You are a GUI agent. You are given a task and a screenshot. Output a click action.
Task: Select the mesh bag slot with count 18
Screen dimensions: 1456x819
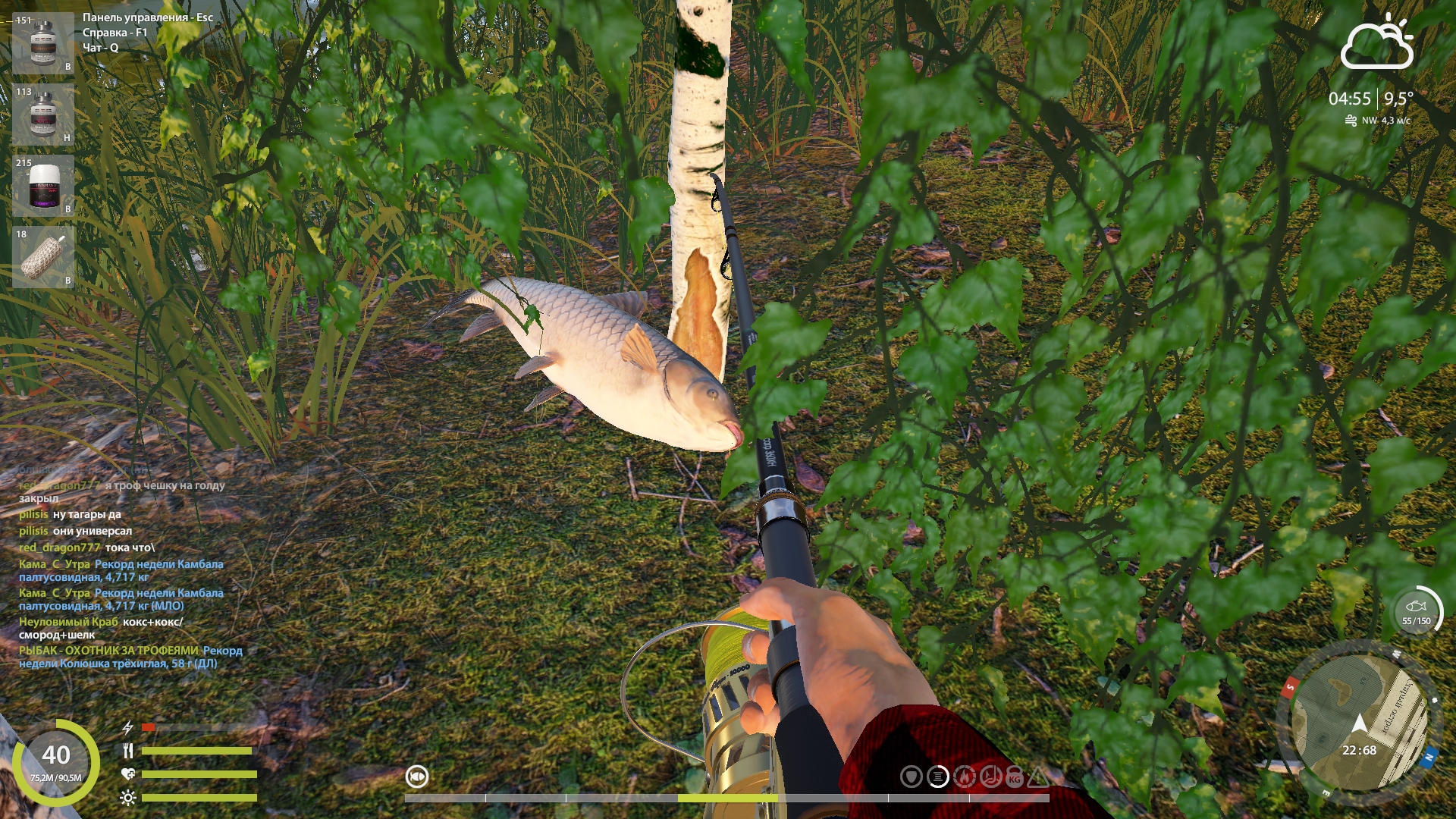click(x=43, y=257)
